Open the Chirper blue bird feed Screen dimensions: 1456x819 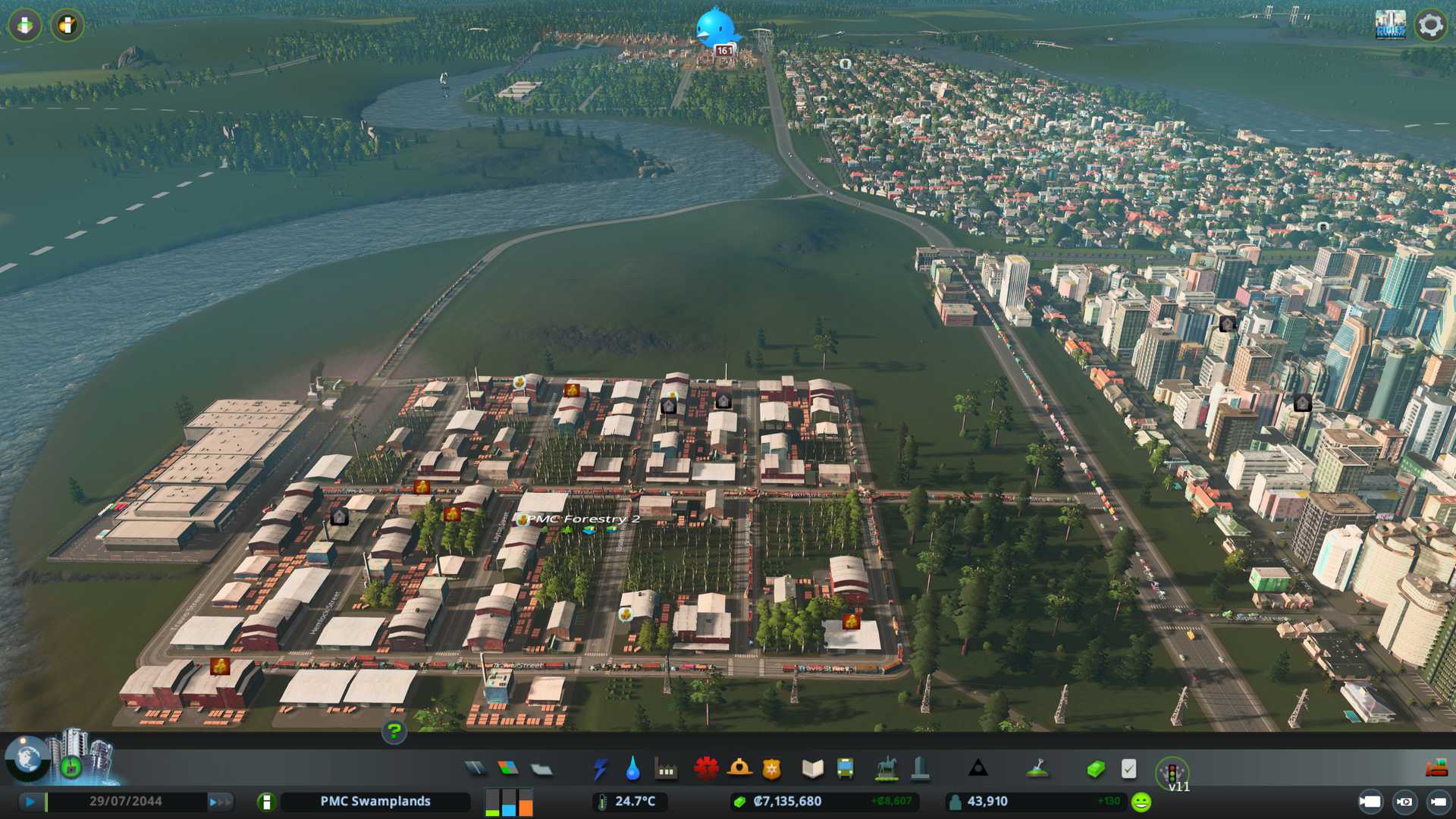pyautogui.click(x=715, y=29)
